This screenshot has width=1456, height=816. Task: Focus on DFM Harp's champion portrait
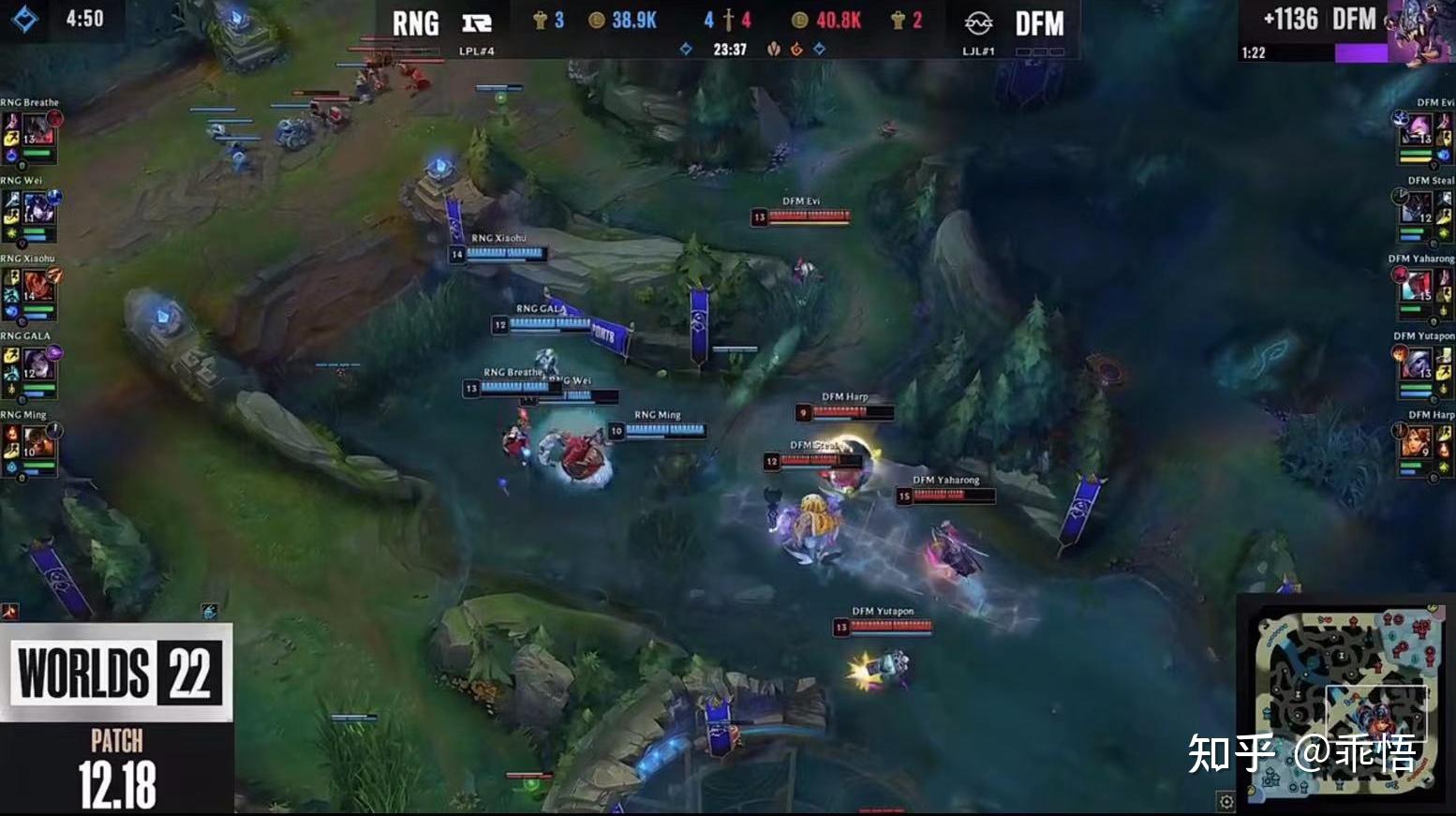tap(1418, 440)
